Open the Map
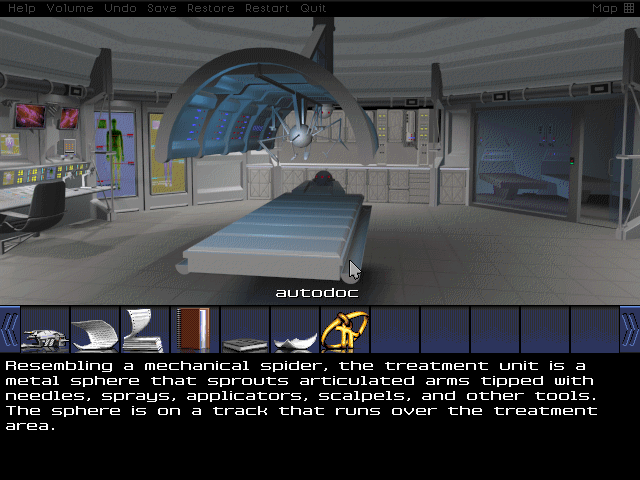Screen dimensions: 640x480 pyautogui.click(x=612, y=8)
